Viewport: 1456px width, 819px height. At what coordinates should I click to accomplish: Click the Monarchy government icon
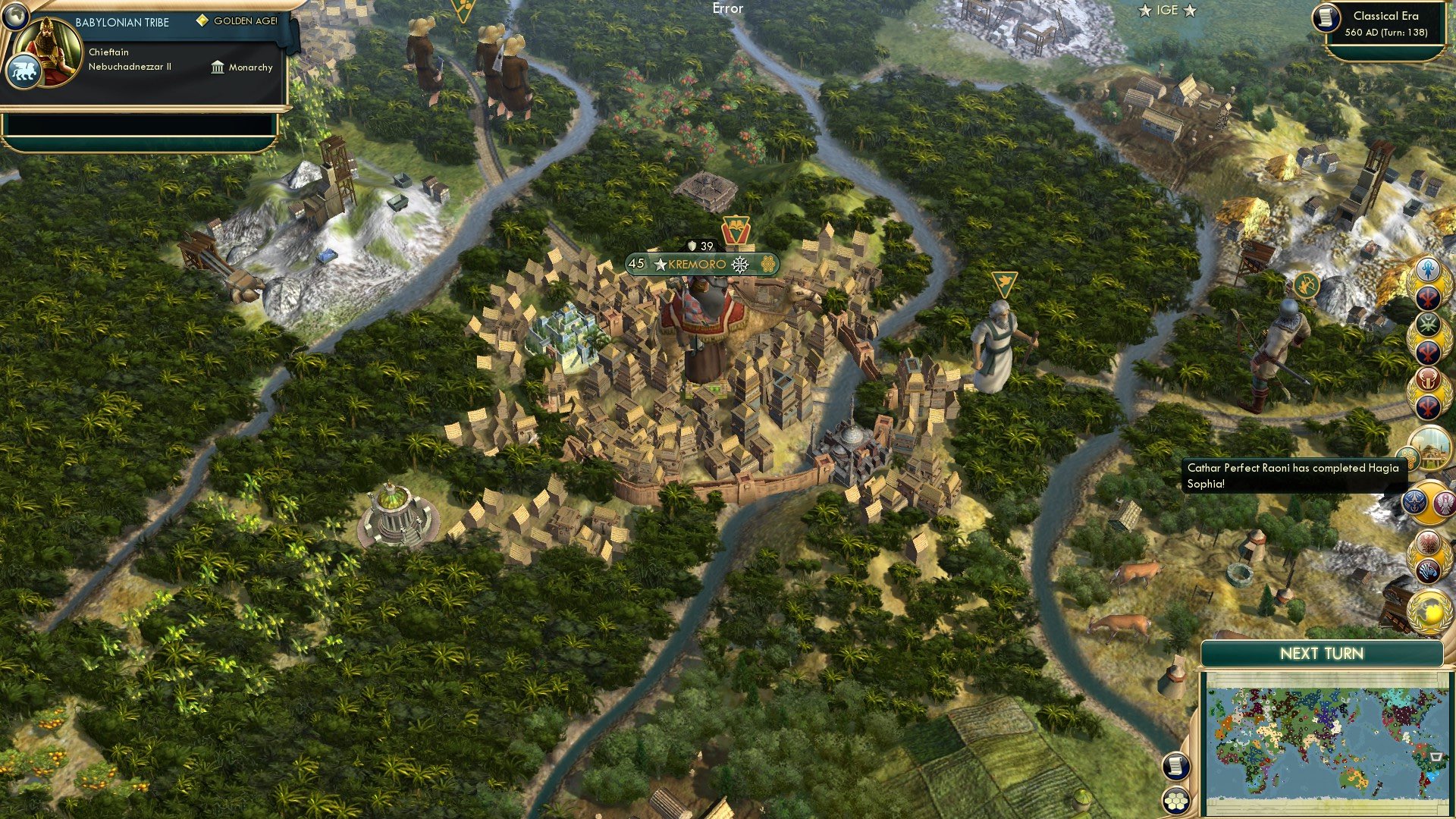pyautogui.click(x=219, y=67)
